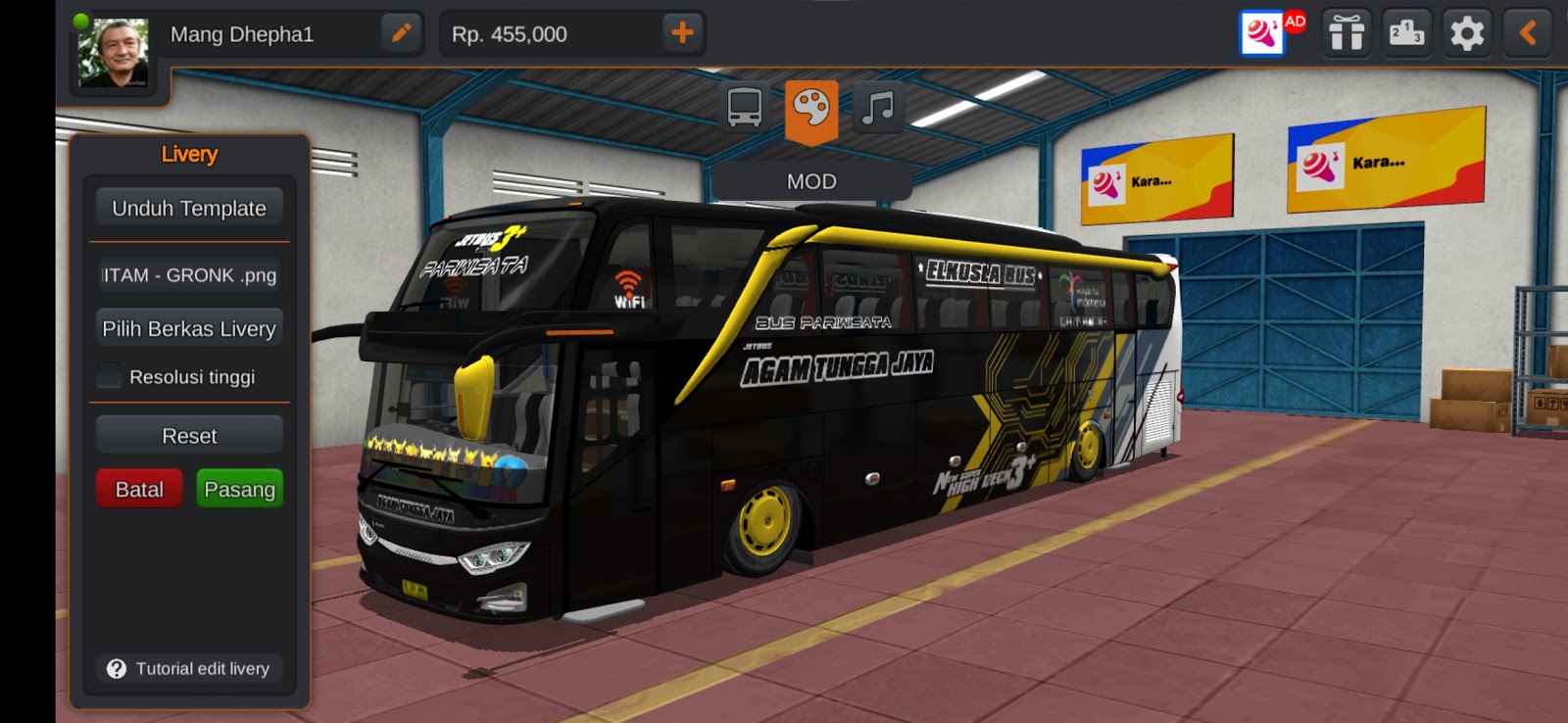The image size is (1568, 723).
Task: Click the question mark tutorial icon
Action: [x=115, y=669]
